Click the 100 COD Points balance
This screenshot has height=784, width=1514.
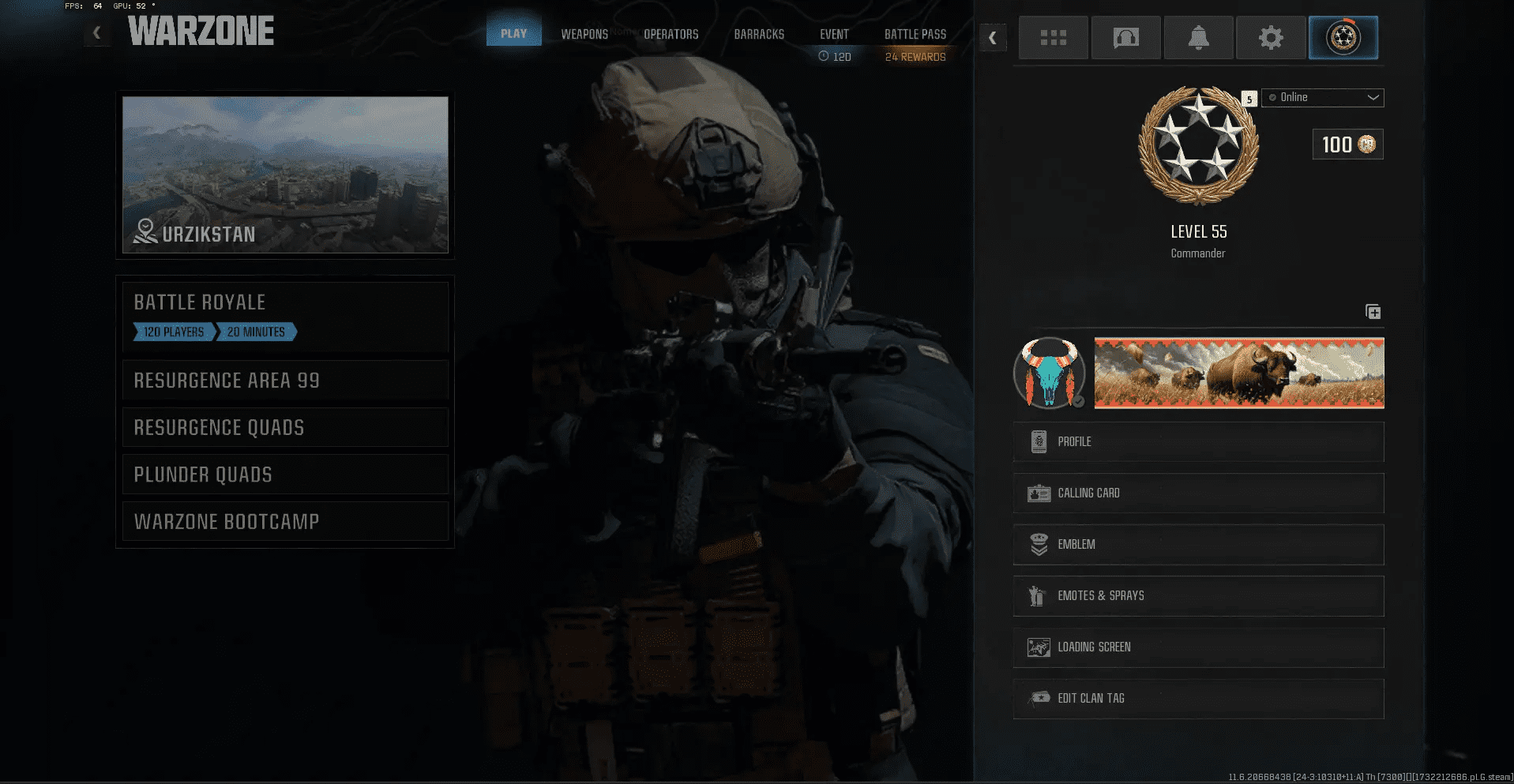(1347, 144)
